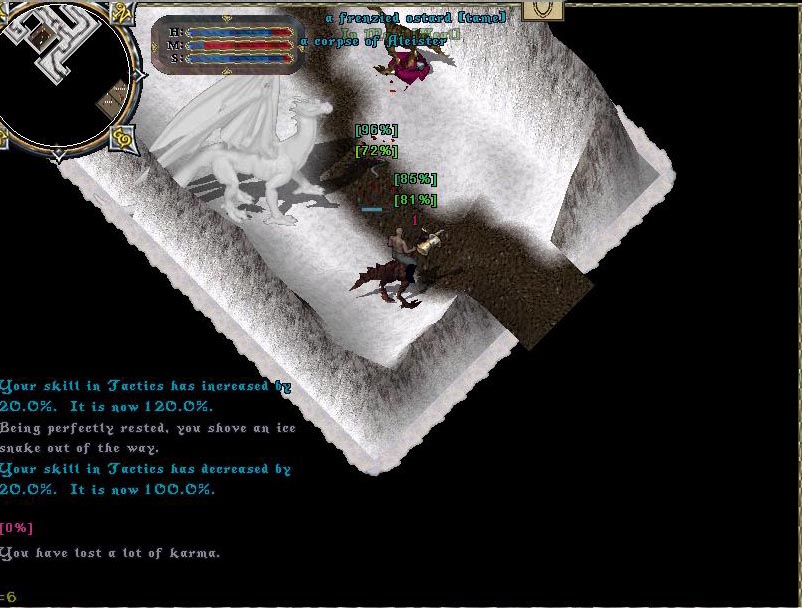The image size is (802, 608).
Task: Click the spiral emblem on the radar frame
Action: [x=124, y=135]
